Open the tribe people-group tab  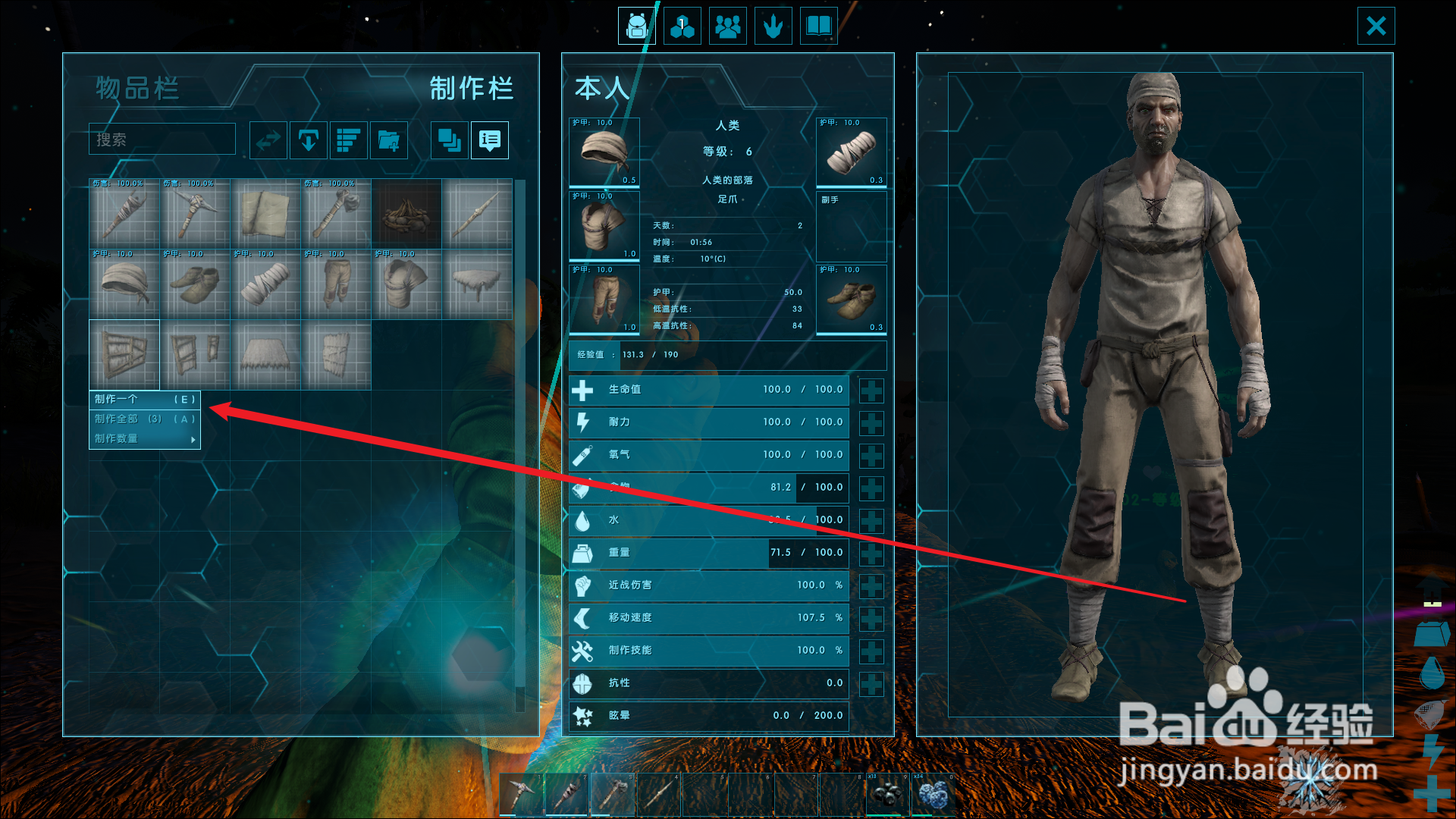[x=727, y=27]
